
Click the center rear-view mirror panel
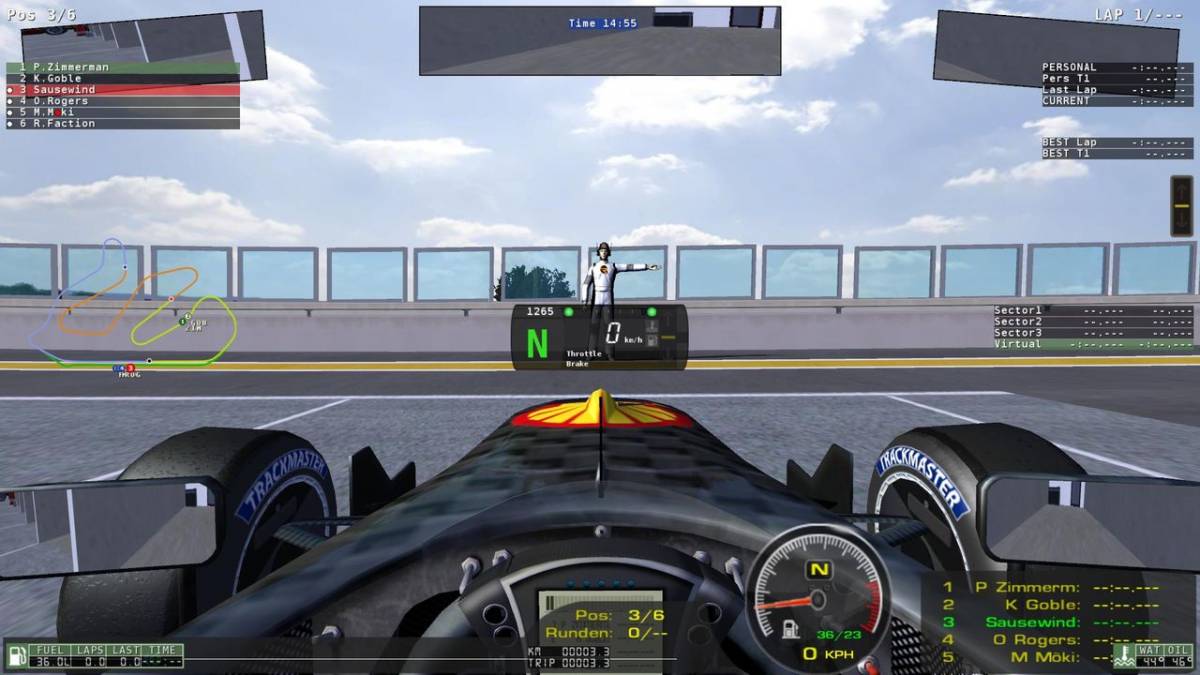point(600,40)
